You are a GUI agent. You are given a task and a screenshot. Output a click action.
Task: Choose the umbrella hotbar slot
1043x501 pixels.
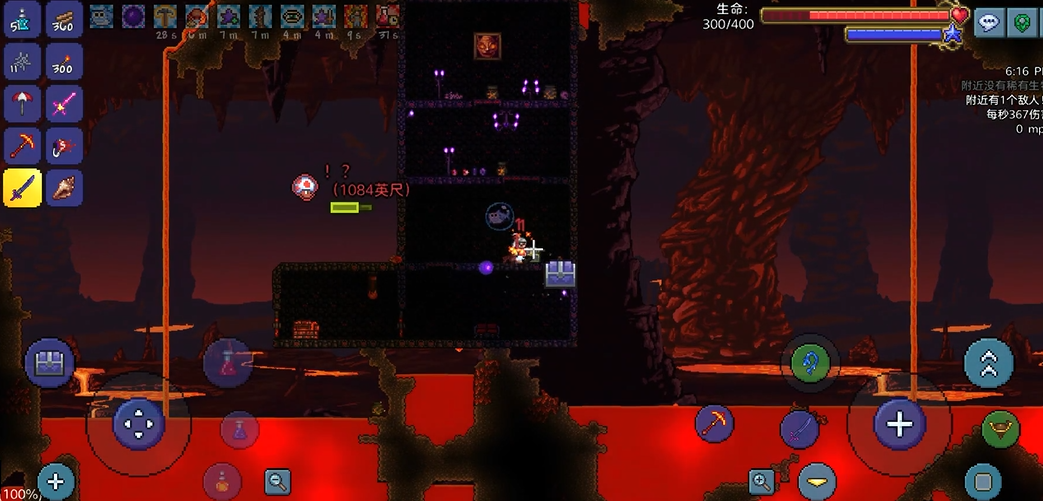(x=22, y=103)
